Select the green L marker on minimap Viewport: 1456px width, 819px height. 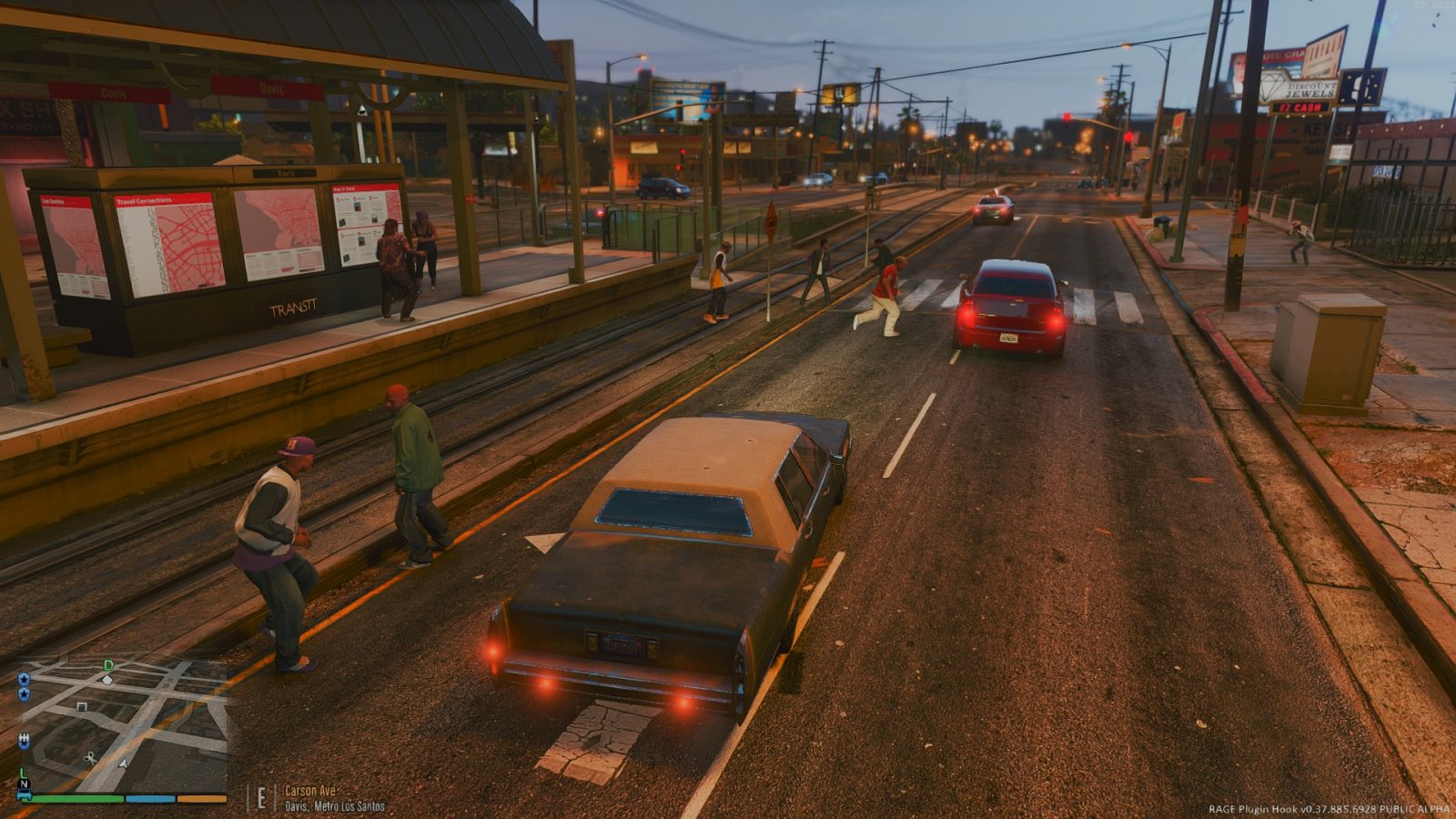pyautogui.click(x=23, y=773)
